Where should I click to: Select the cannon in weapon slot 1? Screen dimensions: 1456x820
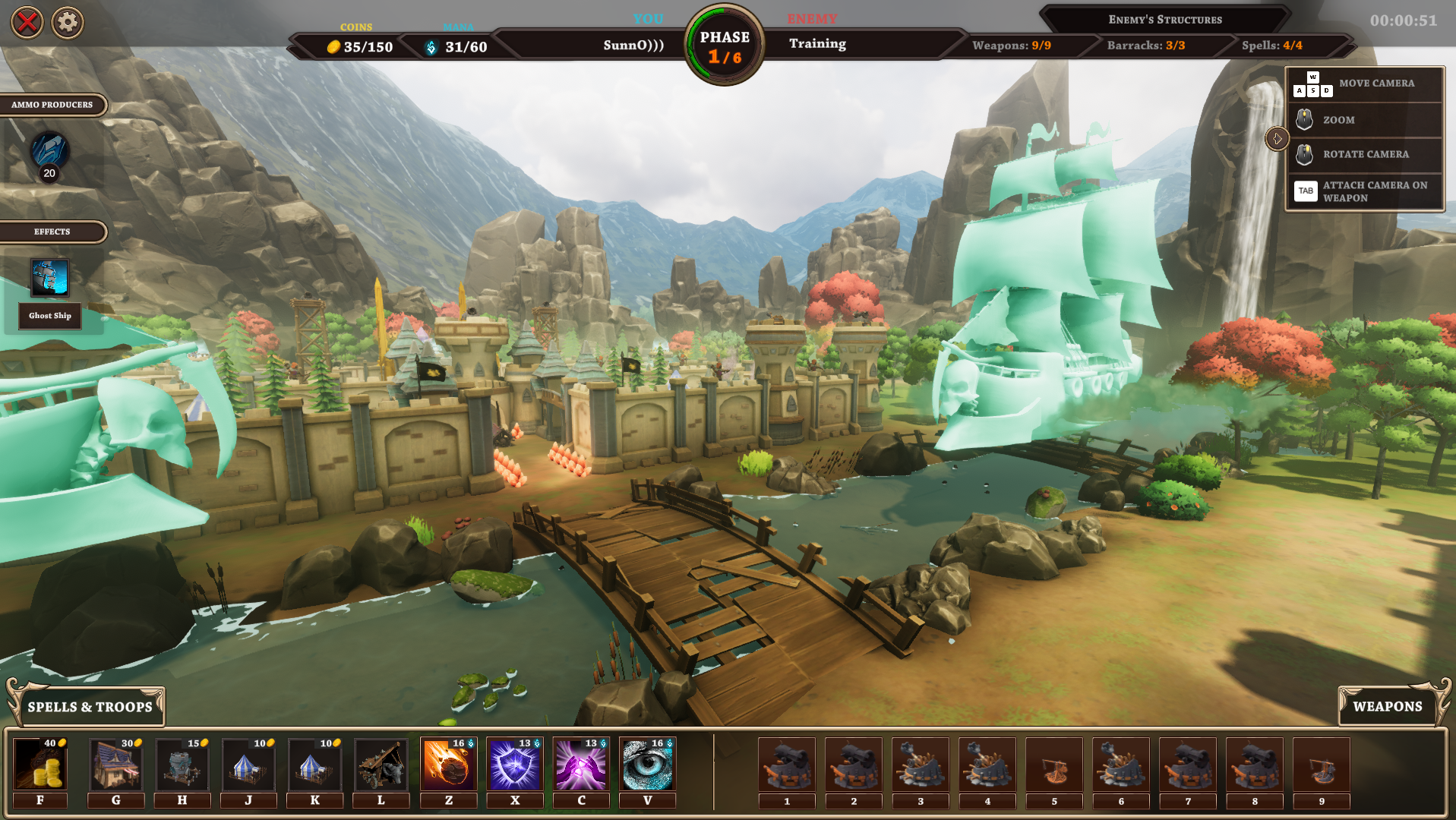(787, 765)
